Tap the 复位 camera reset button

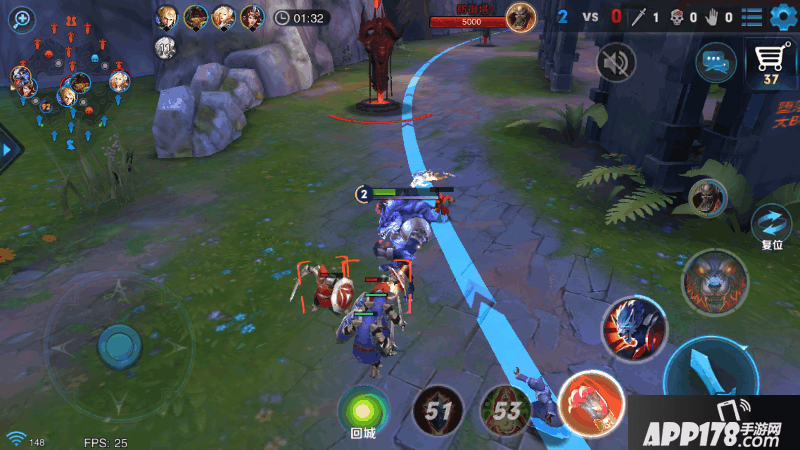(771, 225)
